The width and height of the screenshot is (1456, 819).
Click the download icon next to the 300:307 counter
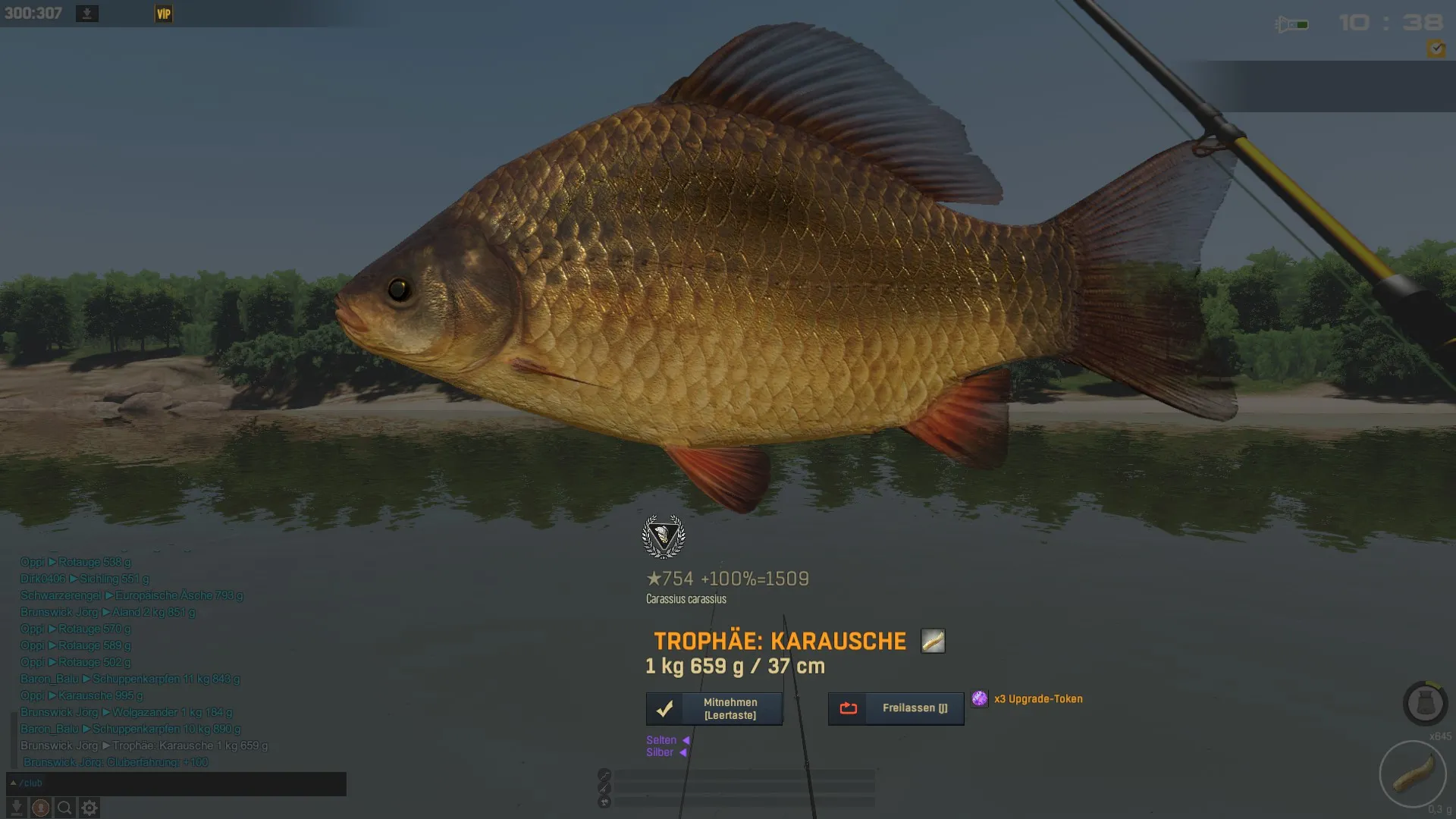(x=87, y=14)
